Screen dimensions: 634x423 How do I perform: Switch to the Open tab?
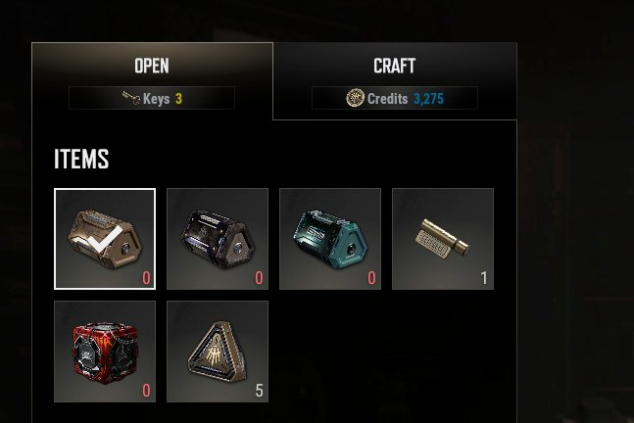[x=152, y=67]
